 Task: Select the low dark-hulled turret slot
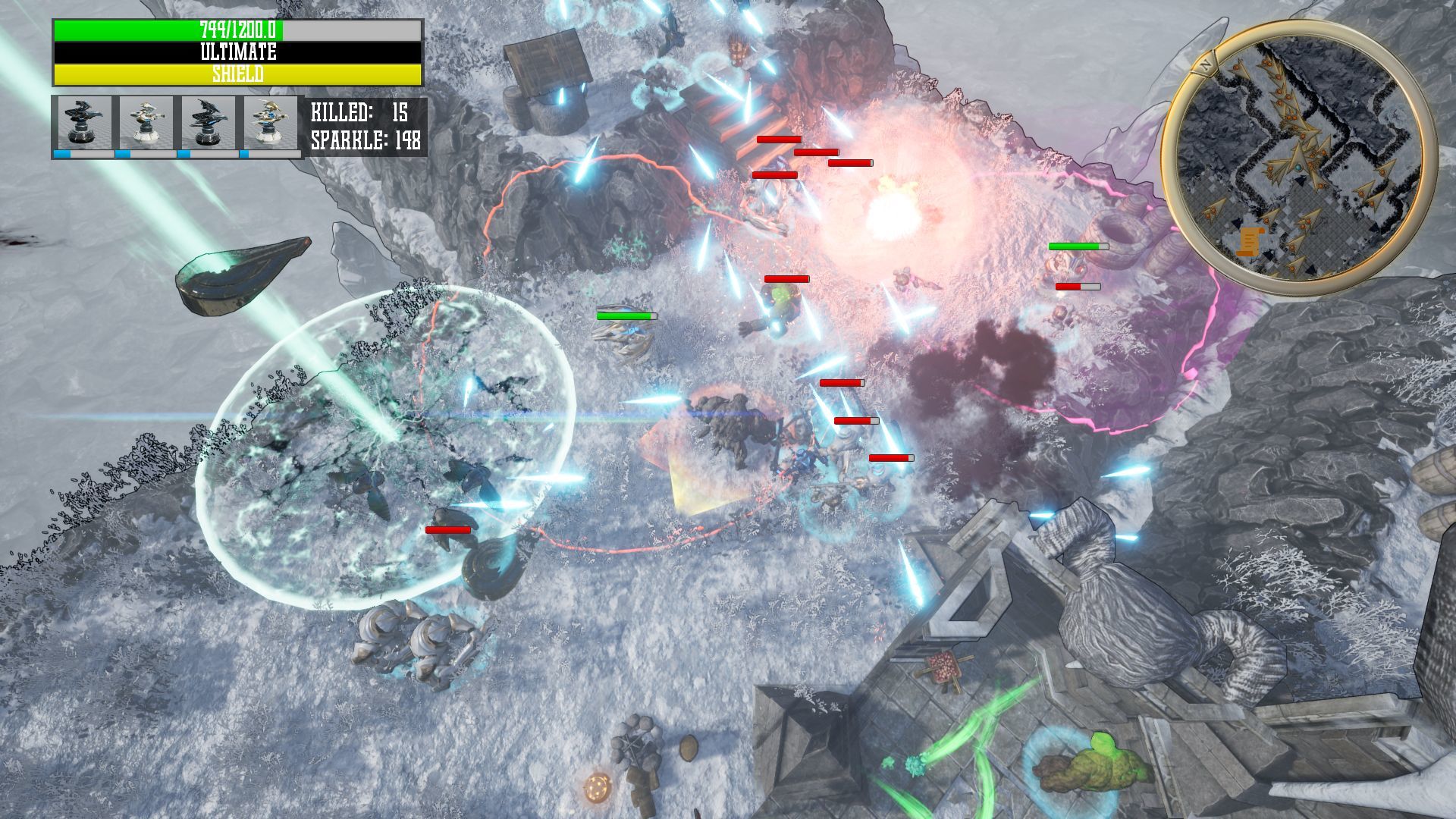tap(83, 124)
